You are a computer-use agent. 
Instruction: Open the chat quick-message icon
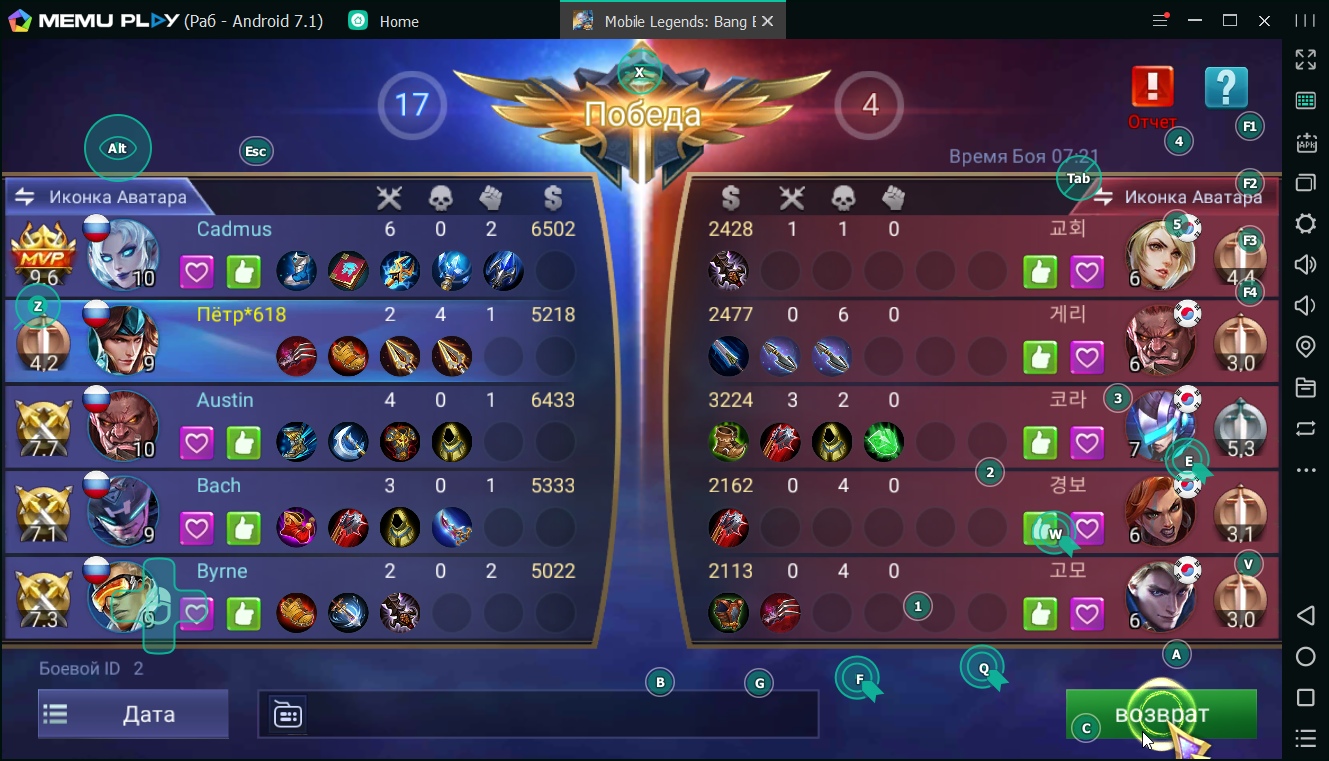click(x=288, y=715)
